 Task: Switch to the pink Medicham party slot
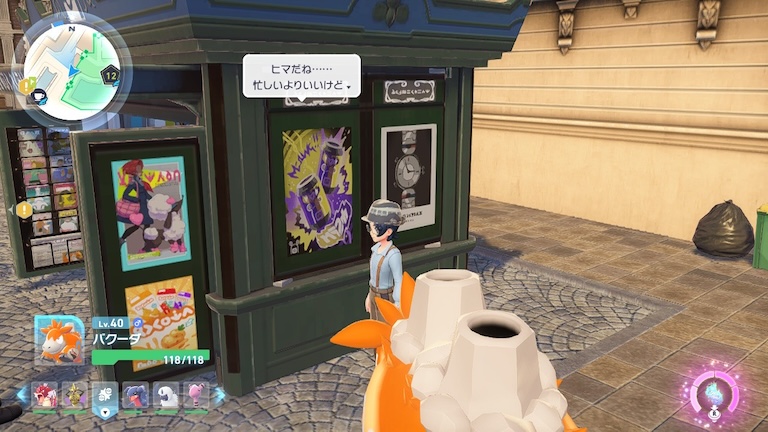click(x=194, y=395)
